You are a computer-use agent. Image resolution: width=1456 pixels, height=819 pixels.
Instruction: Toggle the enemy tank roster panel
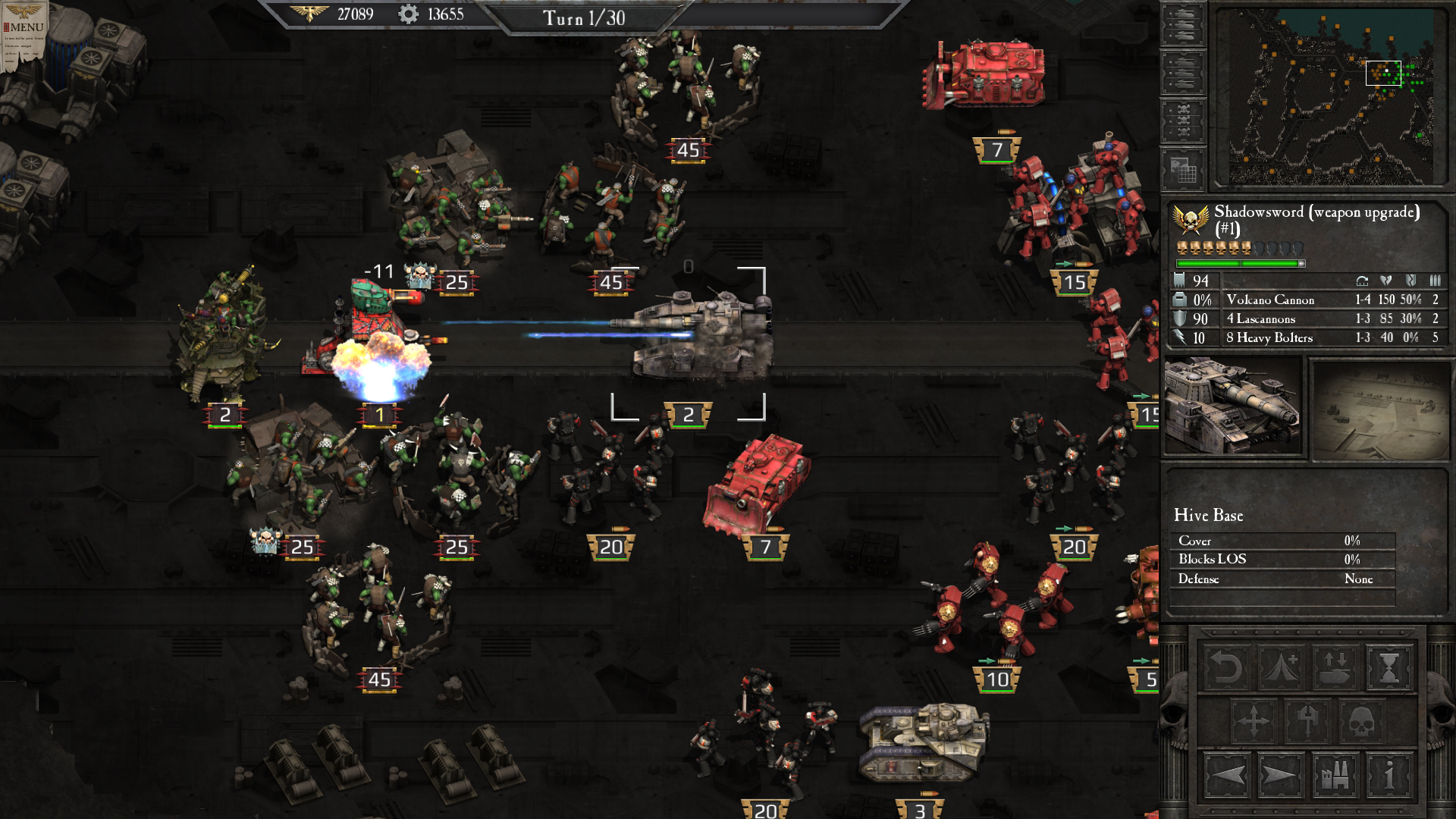pyautogui.click(x=1182, y=73)
